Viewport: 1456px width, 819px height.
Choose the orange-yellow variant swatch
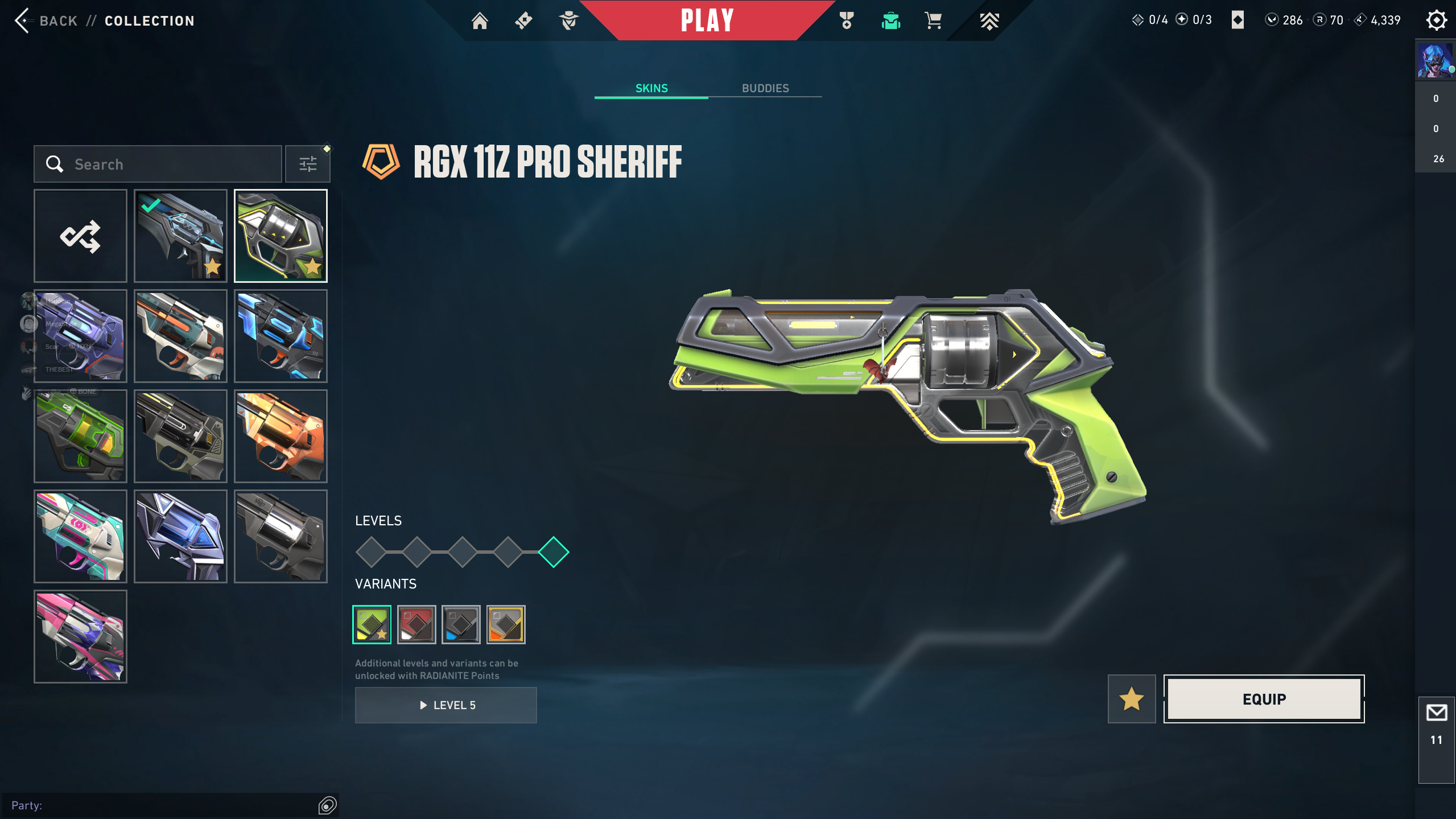click(x=506, y=624)
